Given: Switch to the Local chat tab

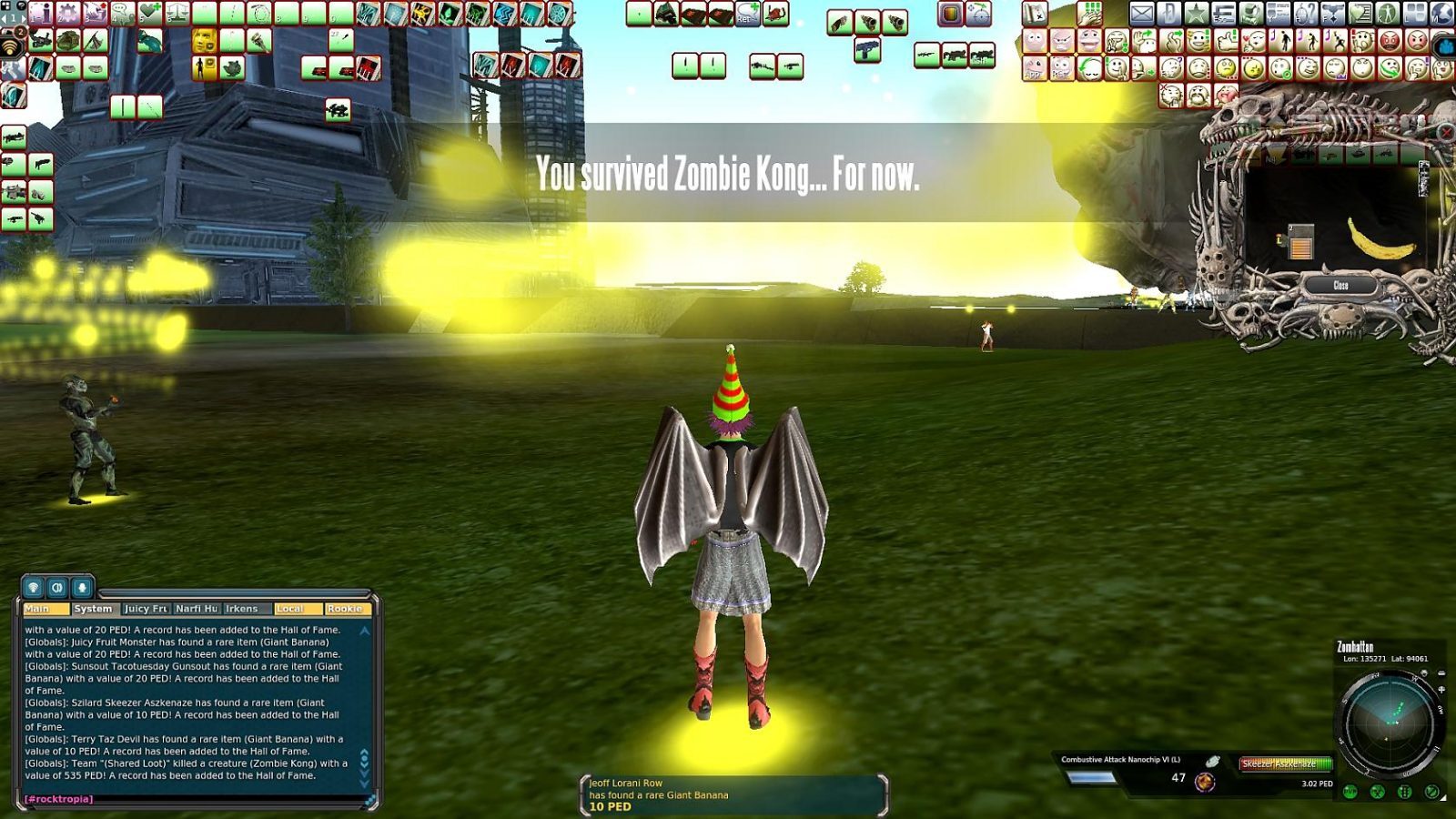Looking at the screenshot, I should [298, 609].
